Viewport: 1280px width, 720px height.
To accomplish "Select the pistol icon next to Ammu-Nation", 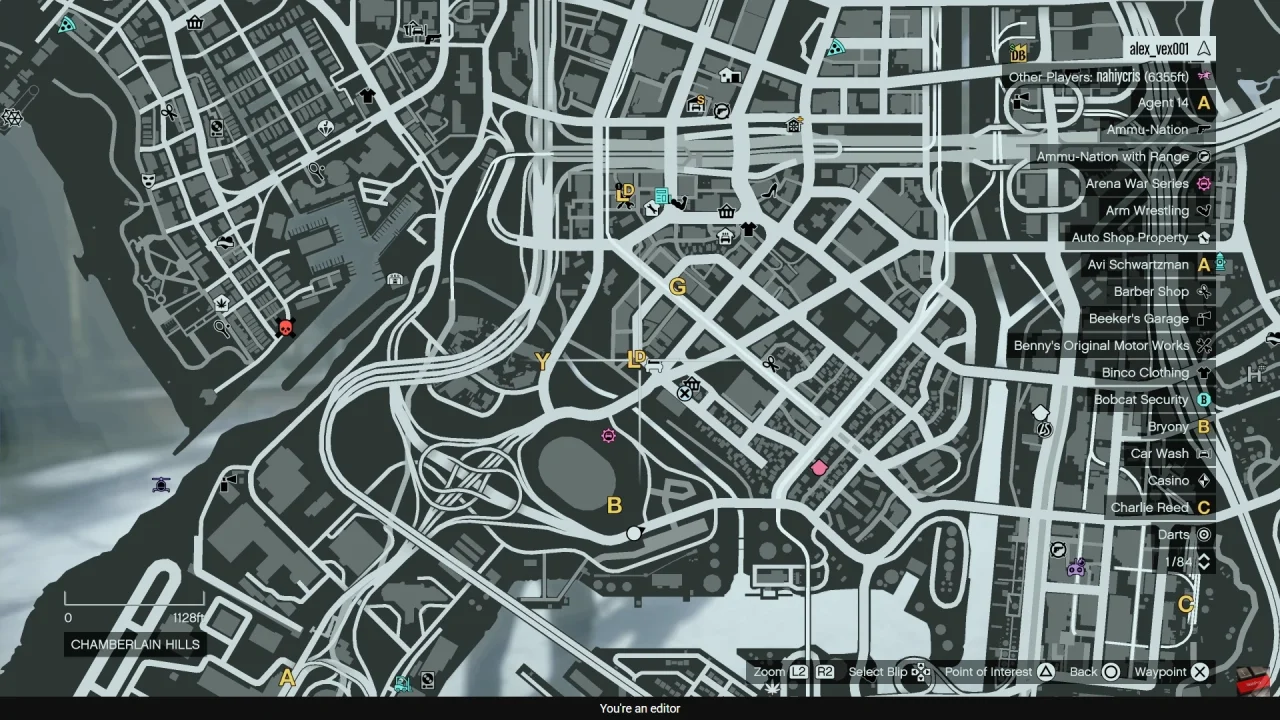I will pos(1204,129).
